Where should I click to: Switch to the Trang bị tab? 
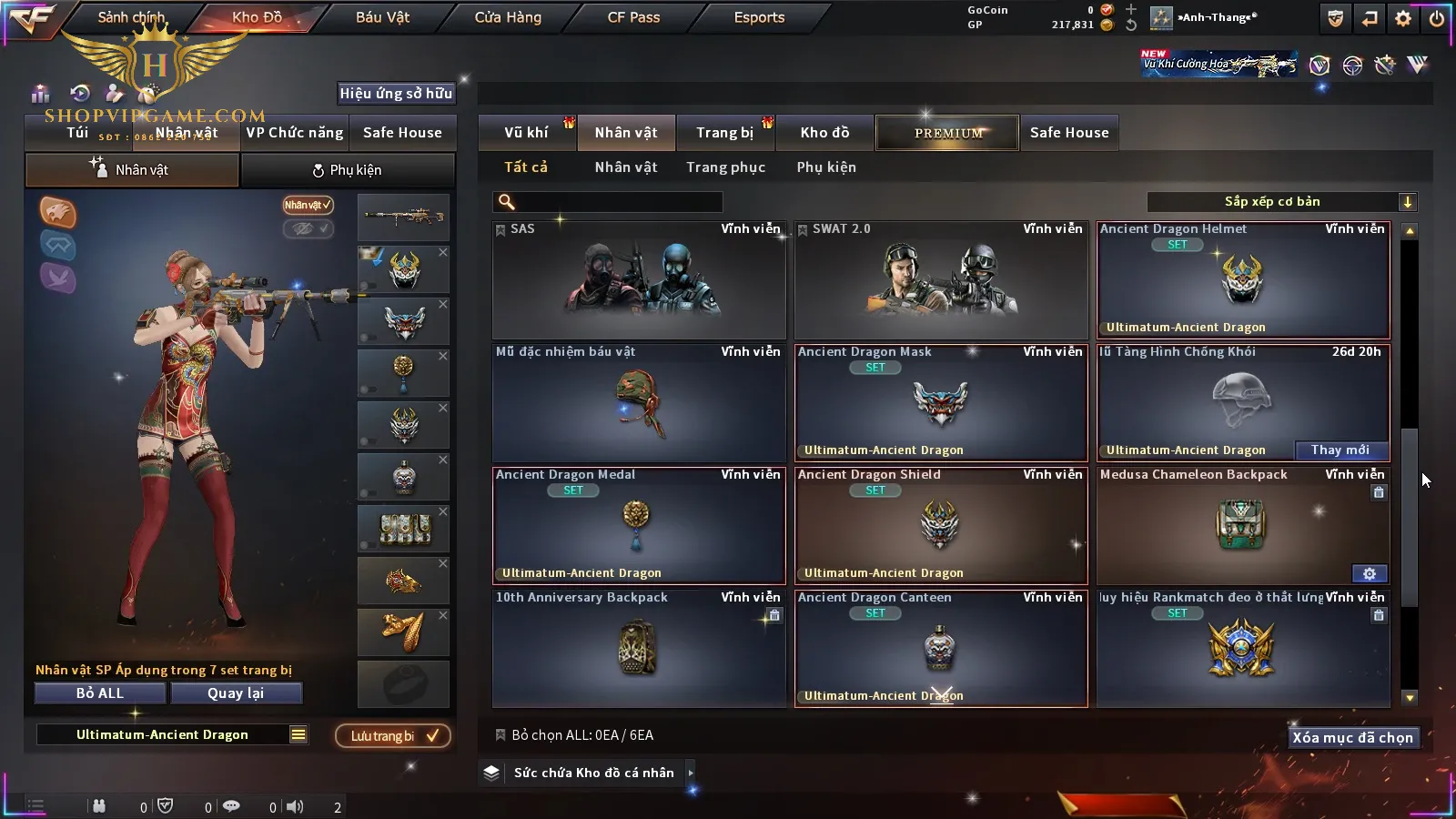[x=724, y=133]
